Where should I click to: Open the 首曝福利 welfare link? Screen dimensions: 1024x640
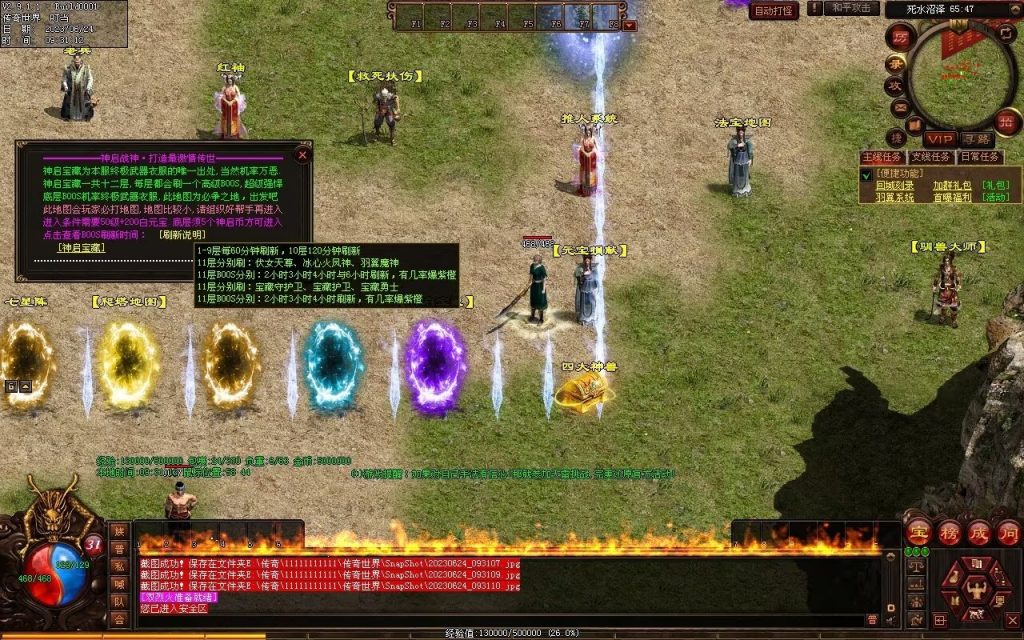coord(951,198)
